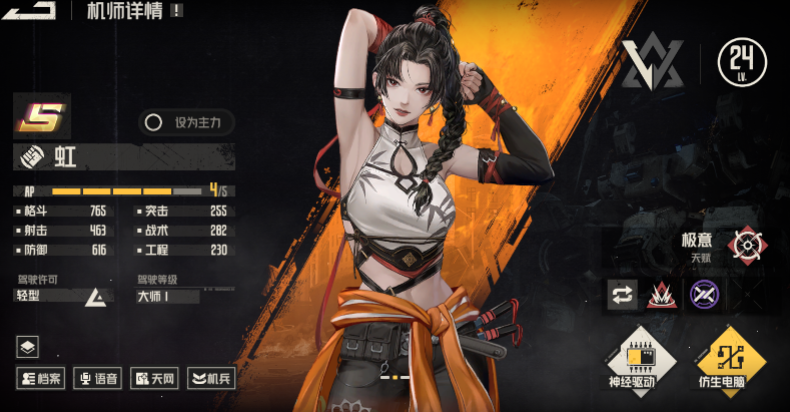Tap the level 24 circle badge
Screen dimensions: 790x412
coord(742,64)
